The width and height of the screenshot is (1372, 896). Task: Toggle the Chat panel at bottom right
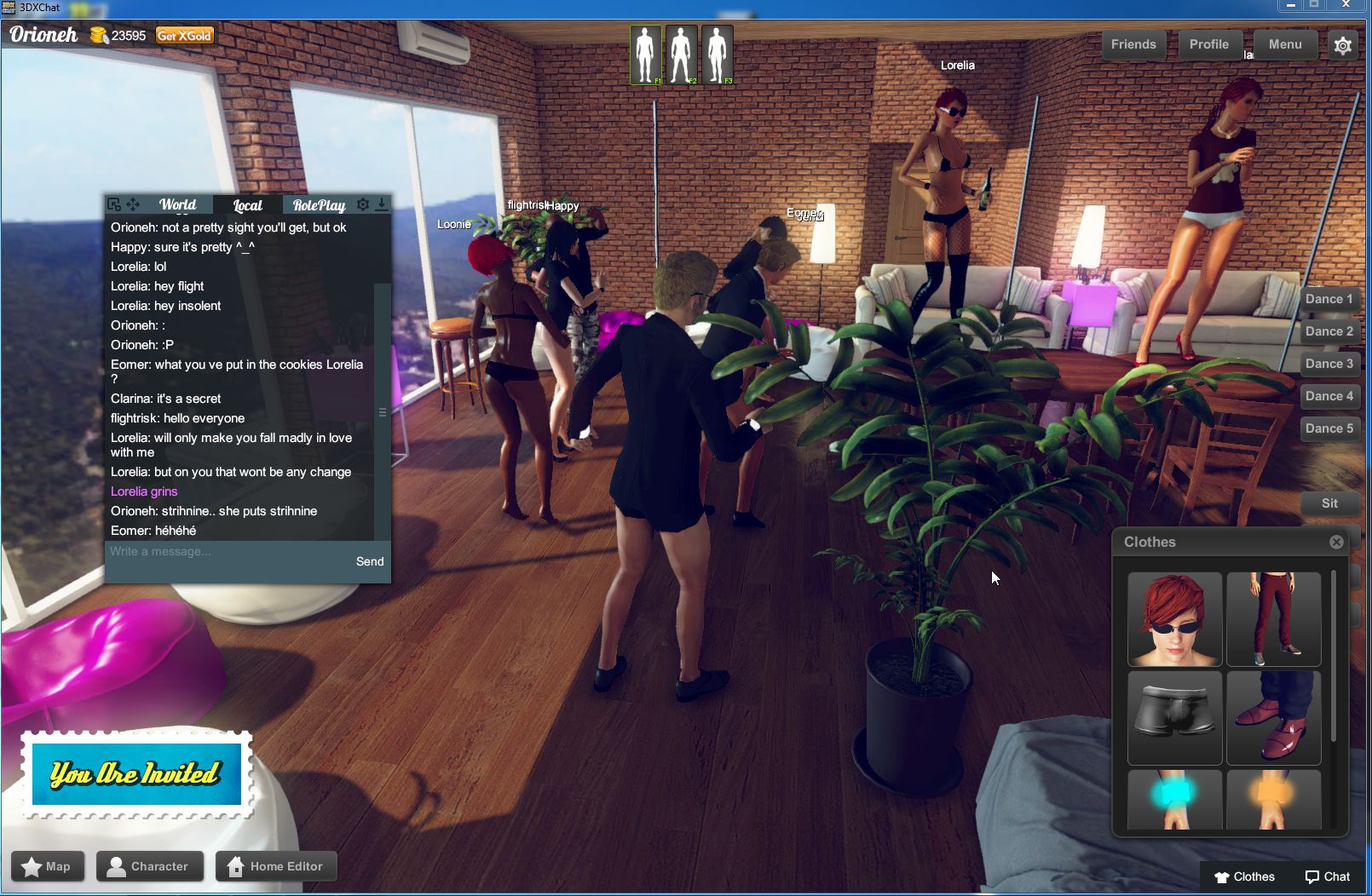pyautogui.click(x=1327, y=876)
